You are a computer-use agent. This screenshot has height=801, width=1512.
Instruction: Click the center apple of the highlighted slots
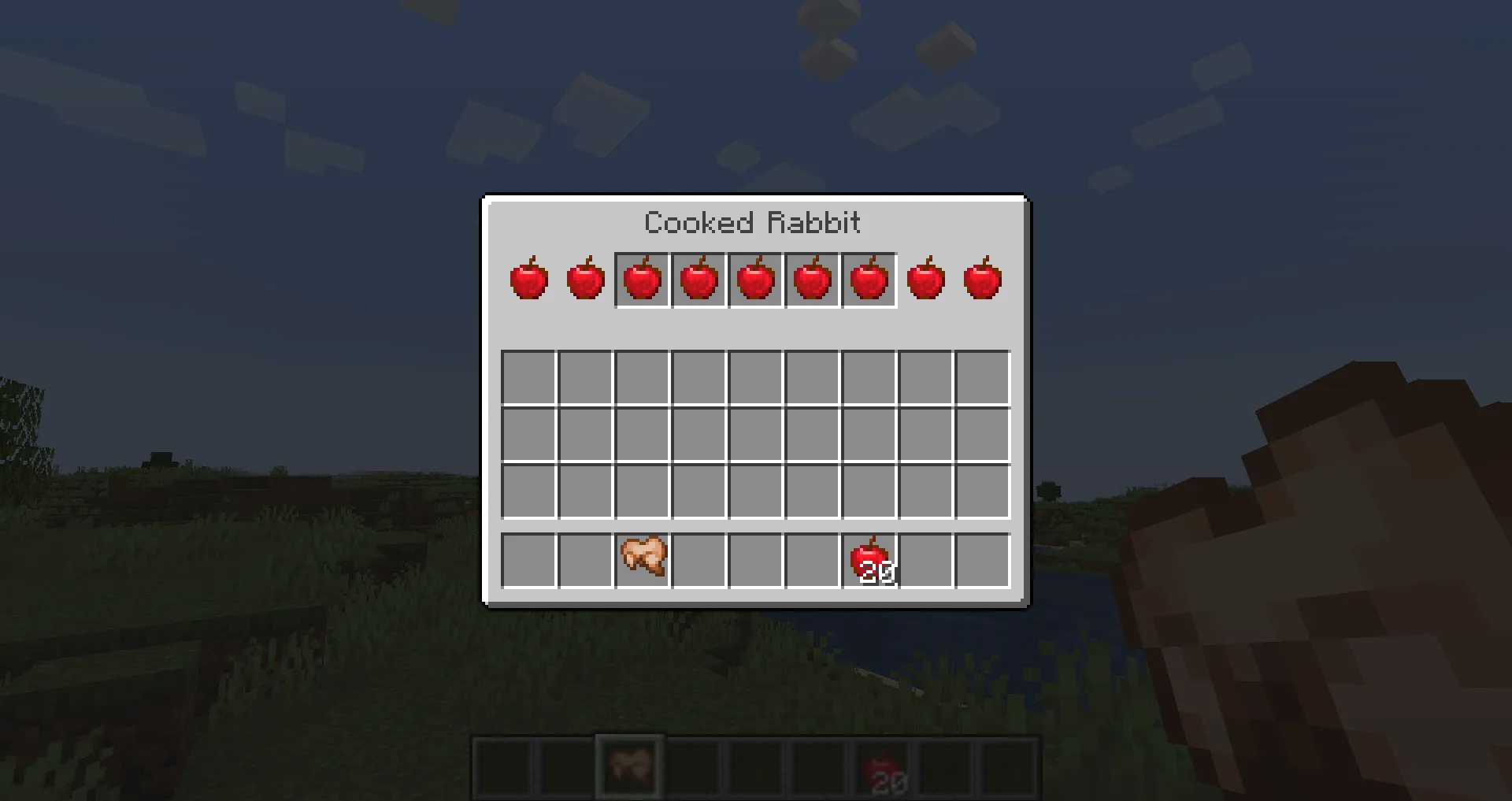coord(755,280)
